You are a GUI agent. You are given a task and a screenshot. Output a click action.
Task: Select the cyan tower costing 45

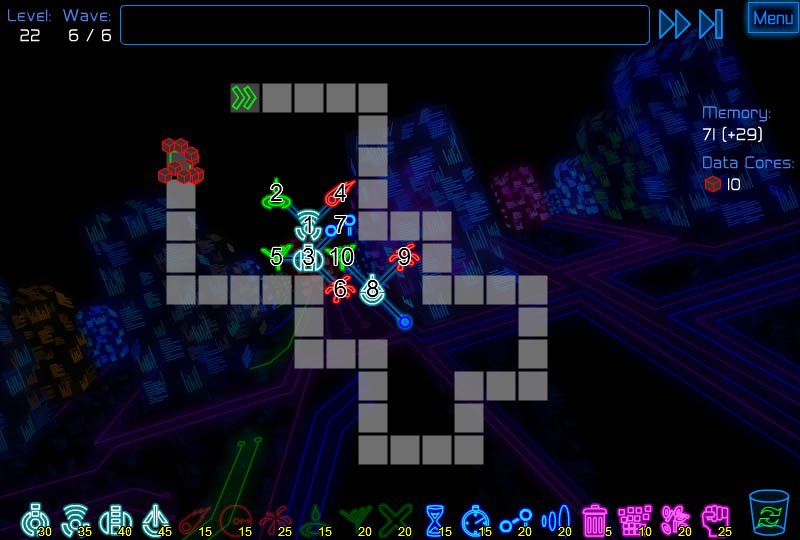tap(154, 519)
